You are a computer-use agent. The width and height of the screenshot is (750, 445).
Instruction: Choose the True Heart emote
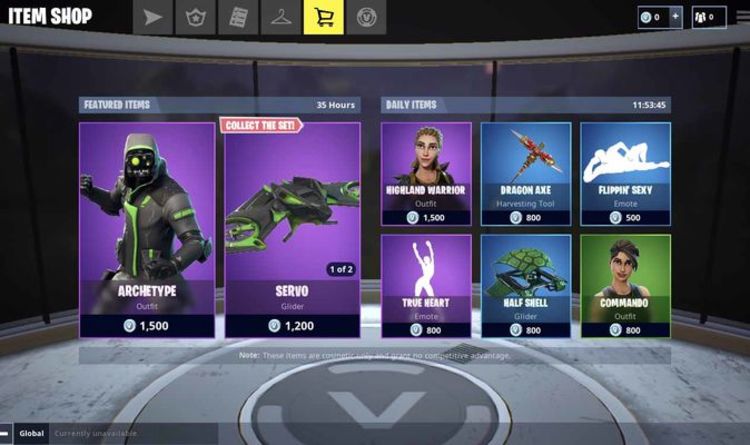pyautogui.click(x=426, y=286)
